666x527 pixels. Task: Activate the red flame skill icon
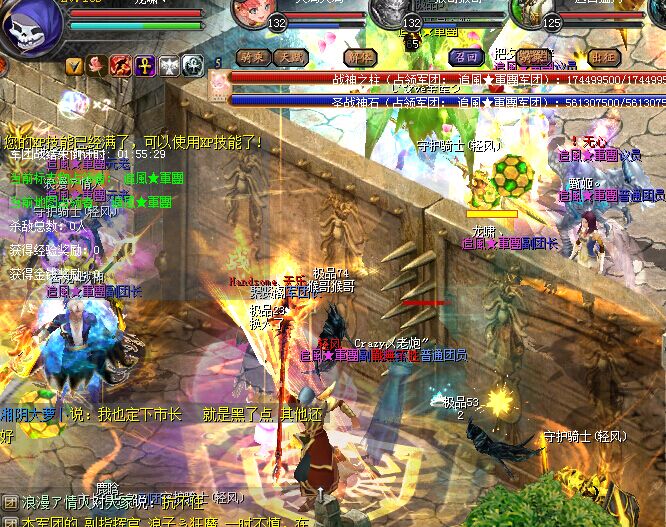[x=120, y=66]
